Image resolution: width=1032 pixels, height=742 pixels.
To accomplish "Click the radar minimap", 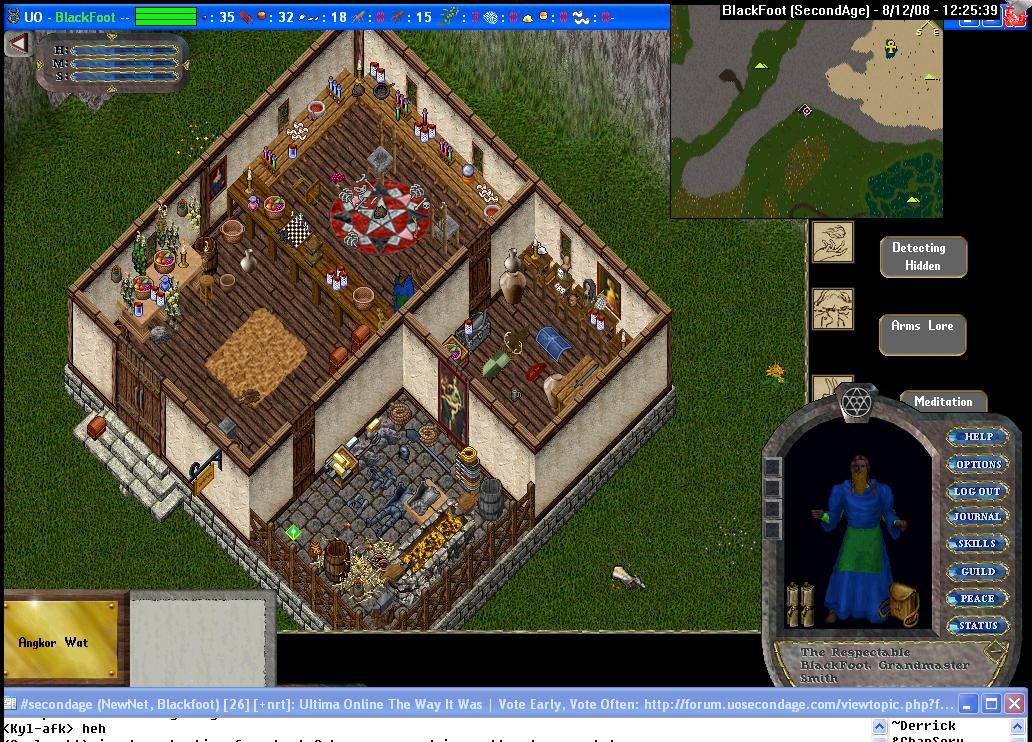I will point(806,110).
